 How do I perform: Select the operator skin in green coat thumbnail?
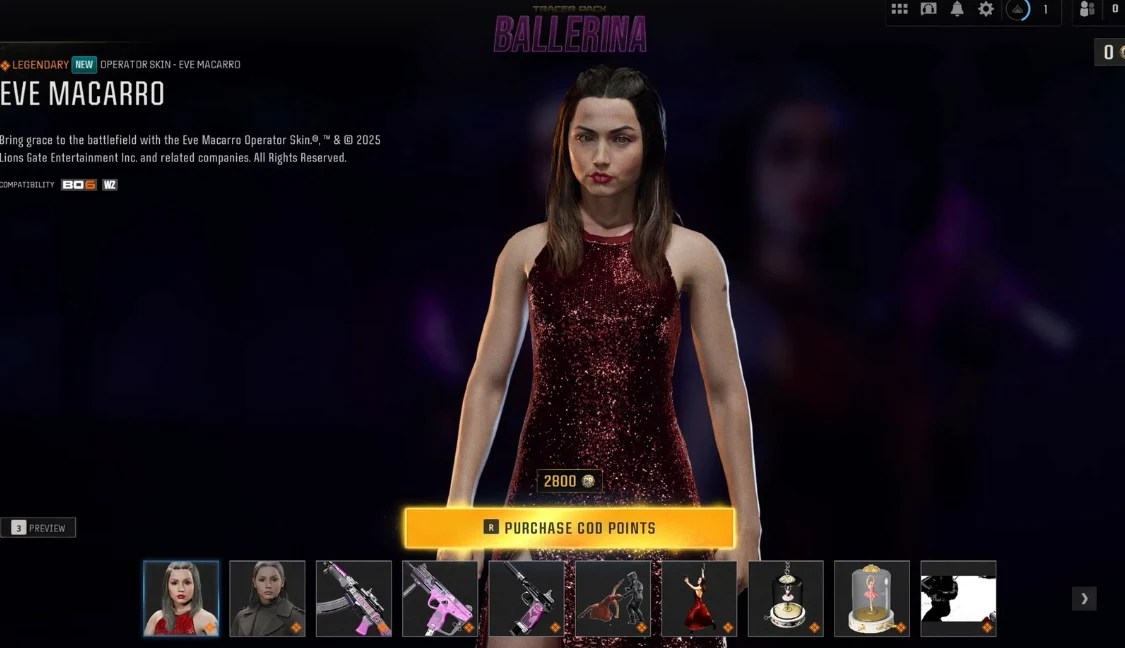click(x=267, y=598)
